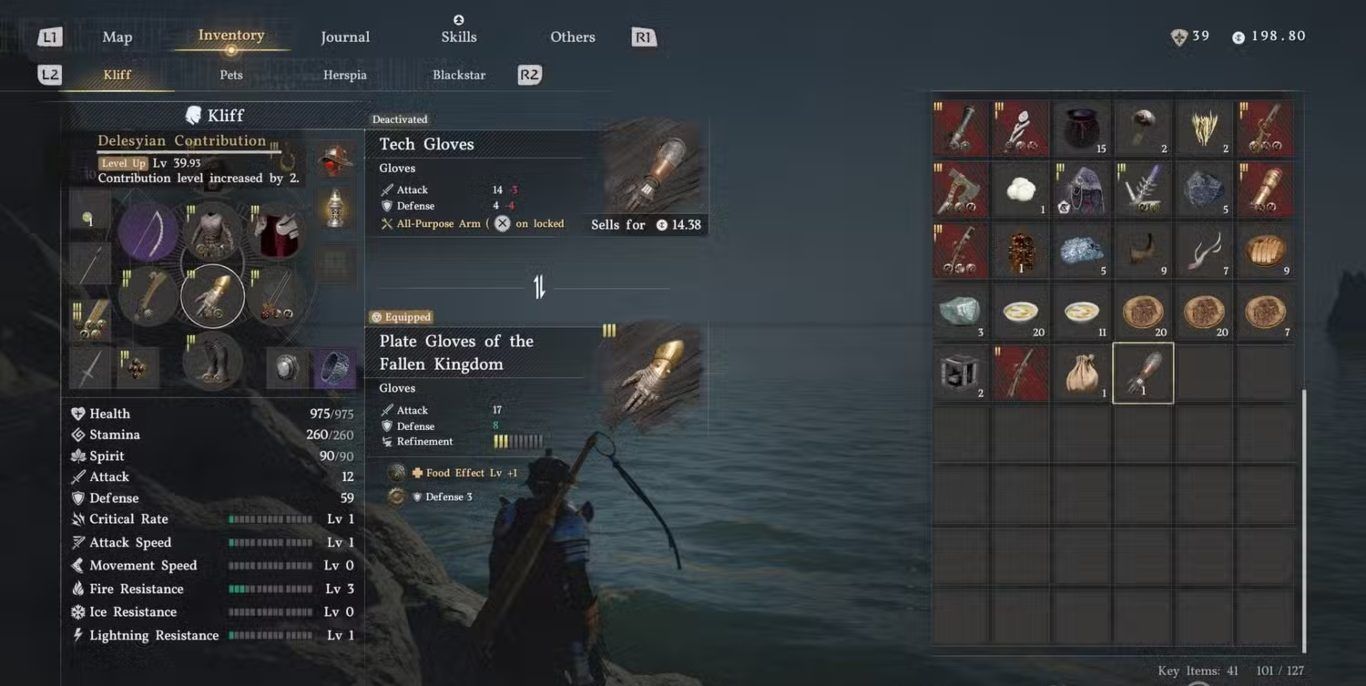Pick the black pot stack of 15
The image size is (1366, 686).
click(x=1082, y=128)
